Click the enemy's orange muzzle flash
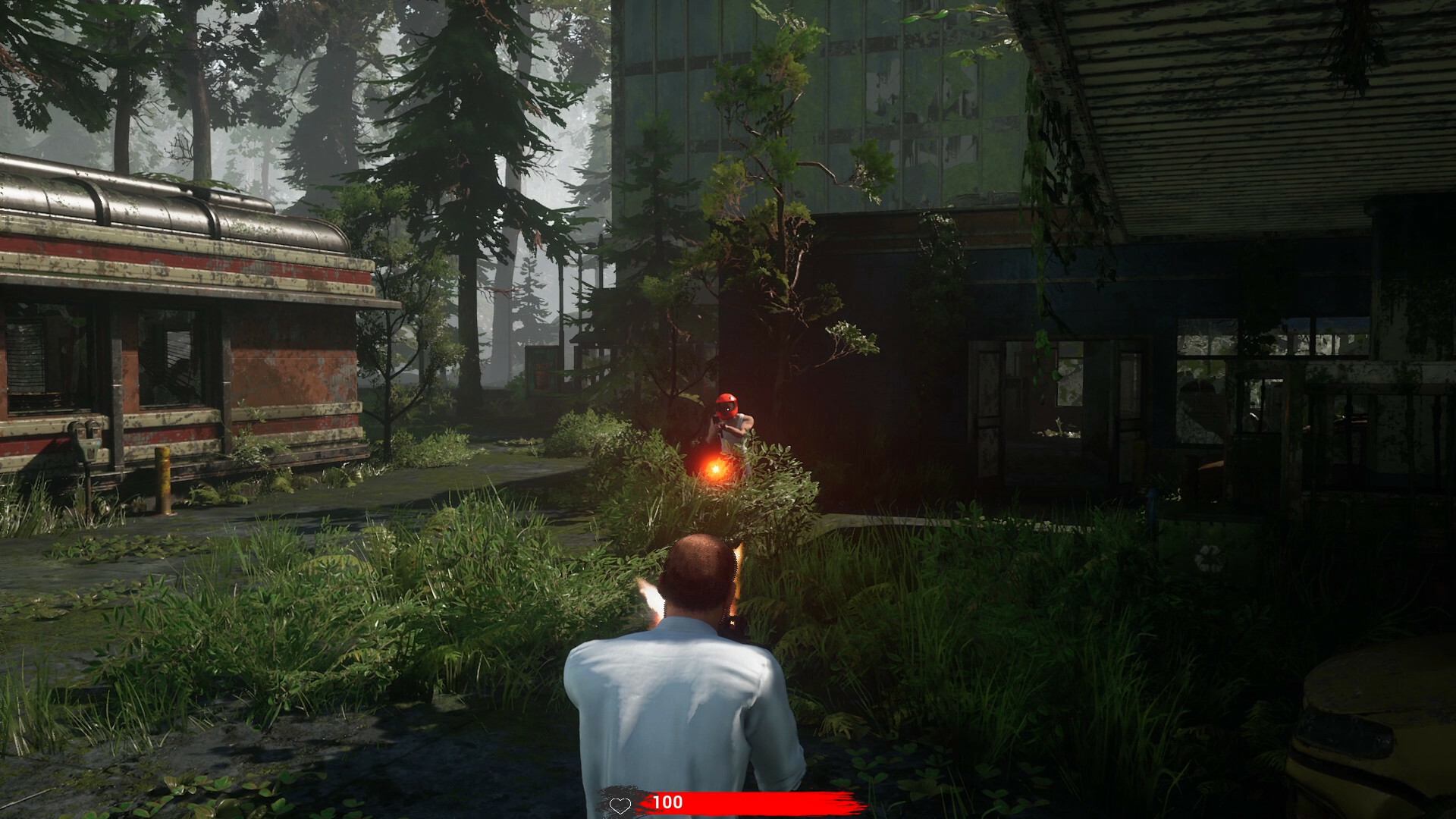This screenshot has height=819, width=1456. click(x=714, y=469)
